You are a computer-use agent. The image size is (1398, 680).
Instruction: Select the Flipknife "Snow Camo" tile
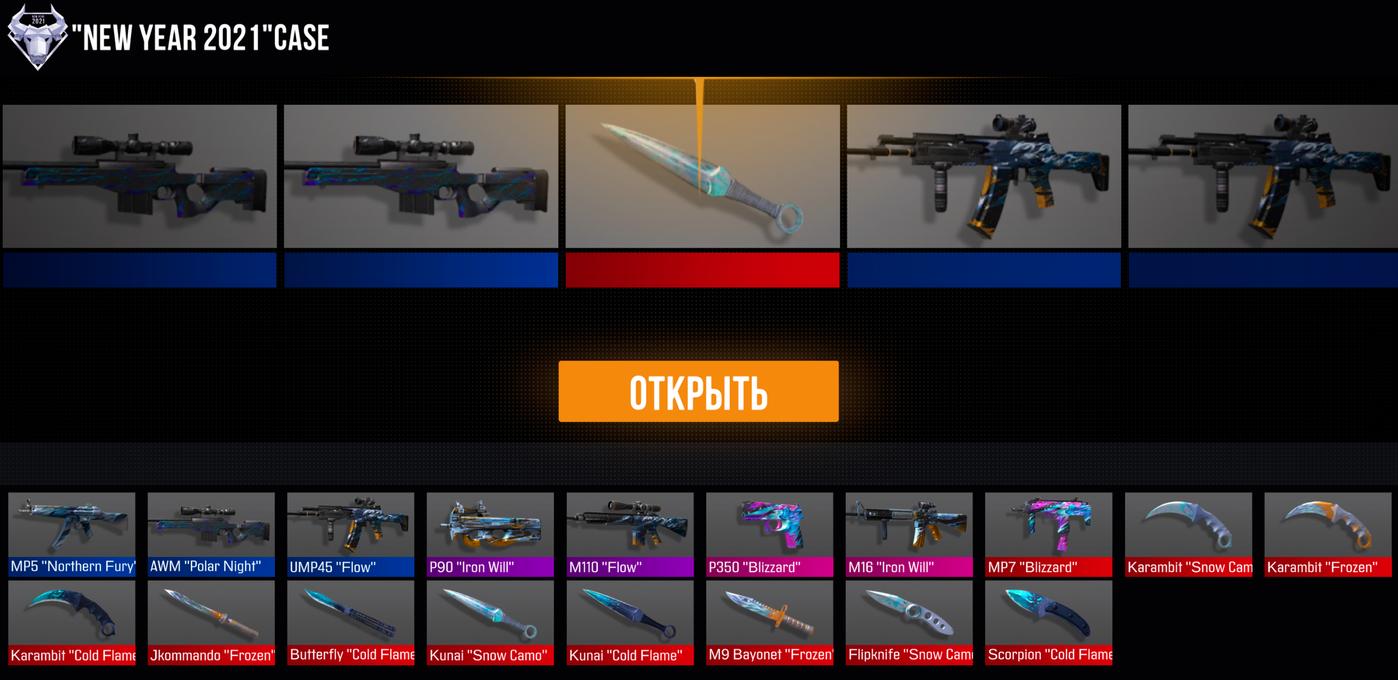(909, 622)
